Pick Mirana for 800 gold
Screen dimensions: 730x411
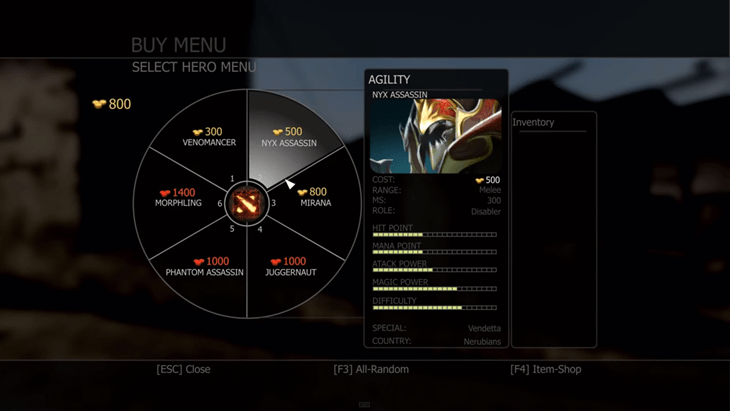[314, 198]
